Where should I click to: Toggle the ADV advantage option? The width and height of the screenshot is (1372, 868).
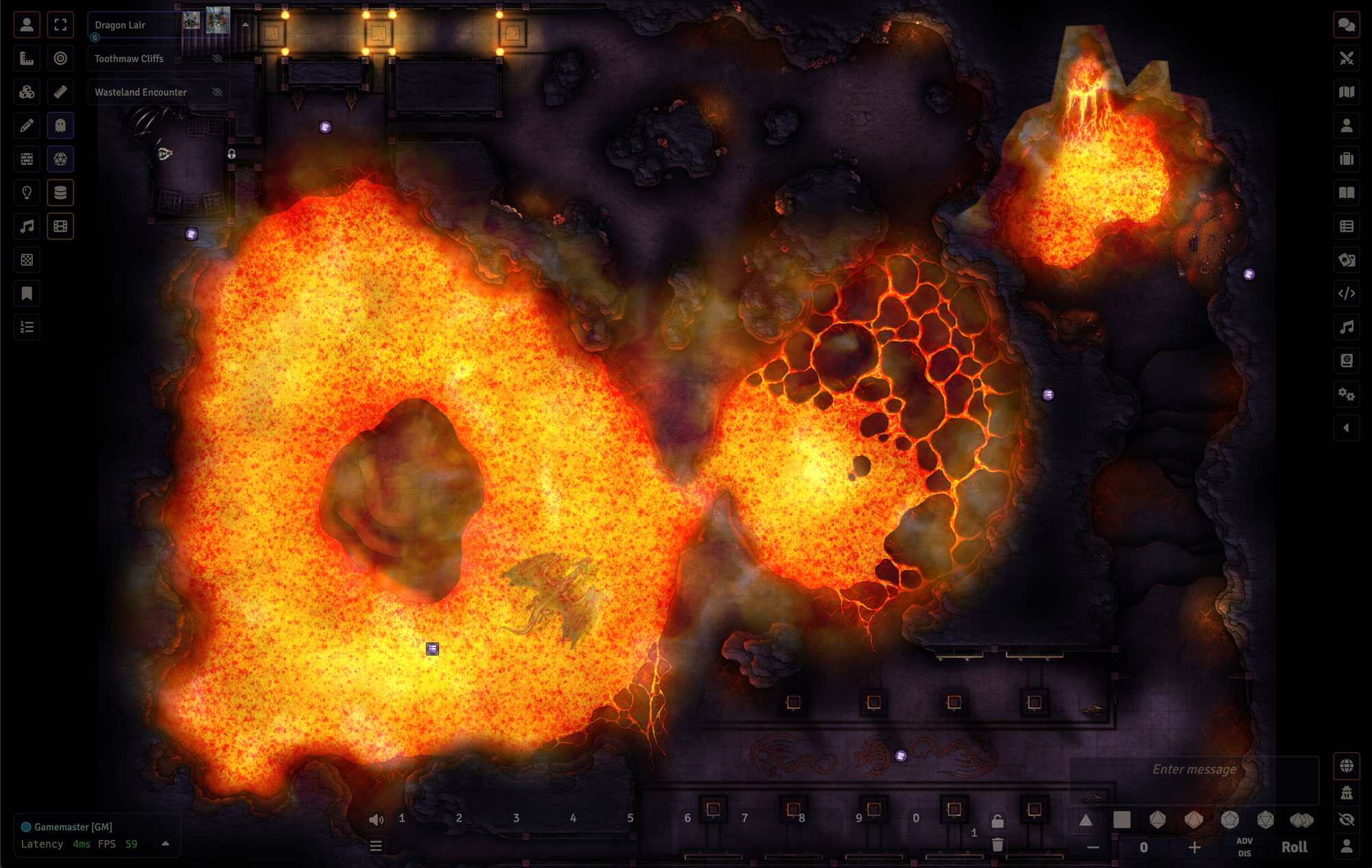pos(1244,841)
